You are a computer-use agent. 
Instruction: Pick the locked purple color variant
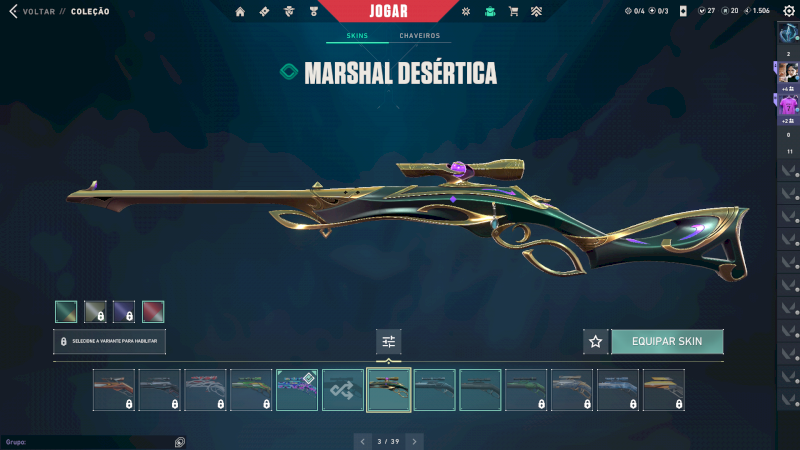click(x=124, y=312)
